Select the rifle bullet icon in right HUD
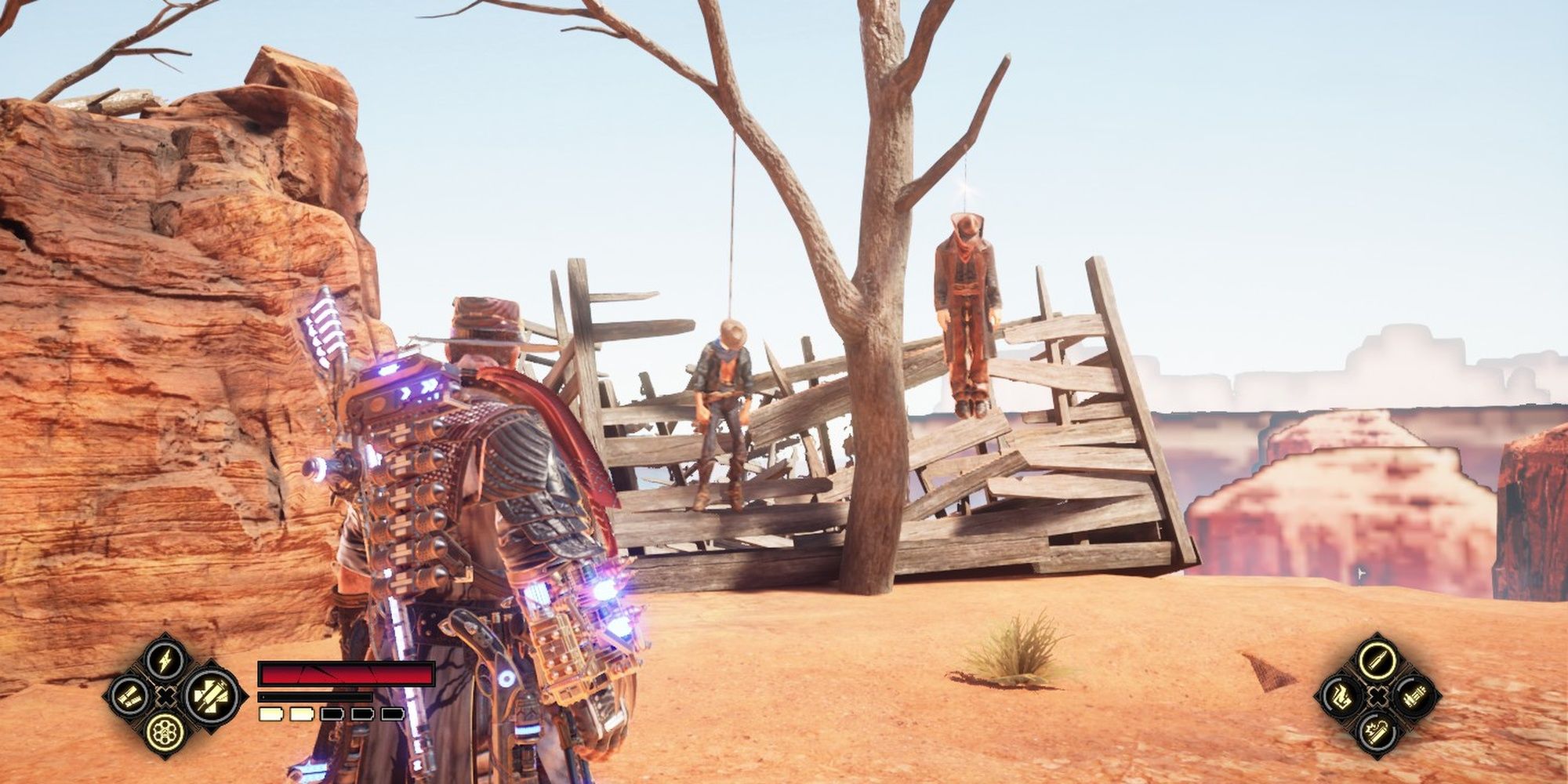 [x=1376, y=661]
